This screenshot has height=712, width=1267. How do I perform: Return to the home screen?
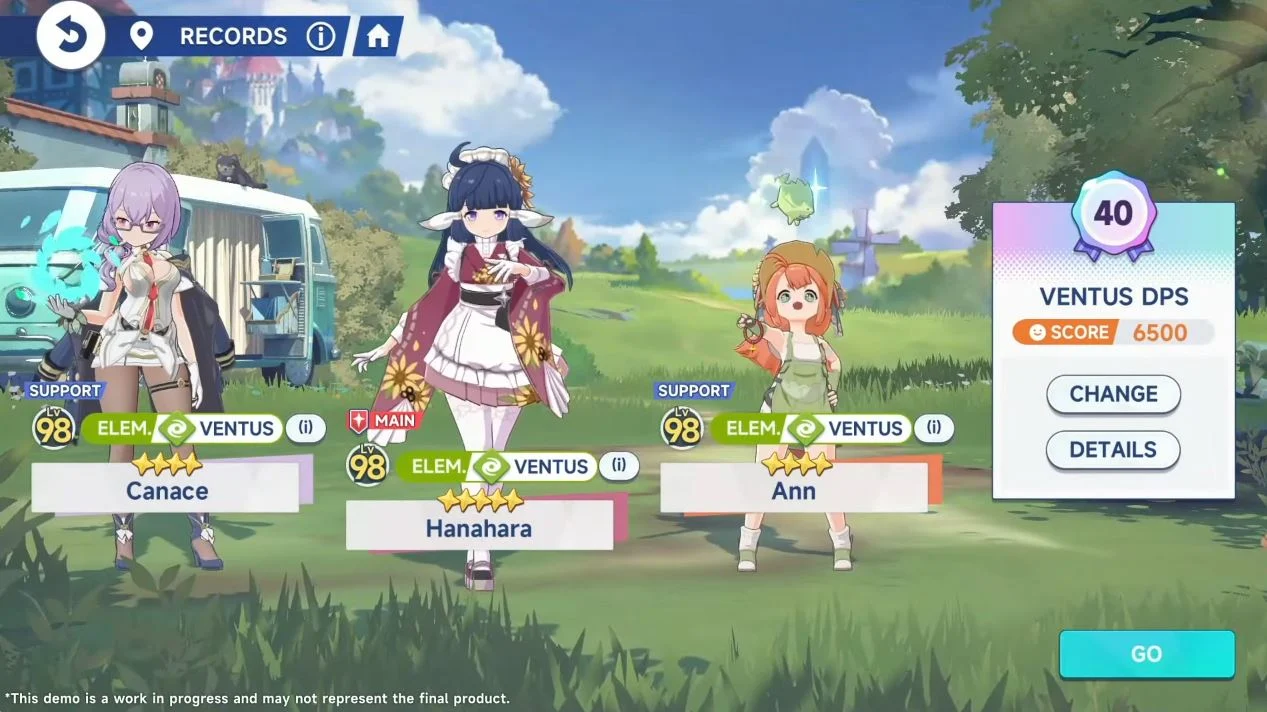tap(378, 37)
